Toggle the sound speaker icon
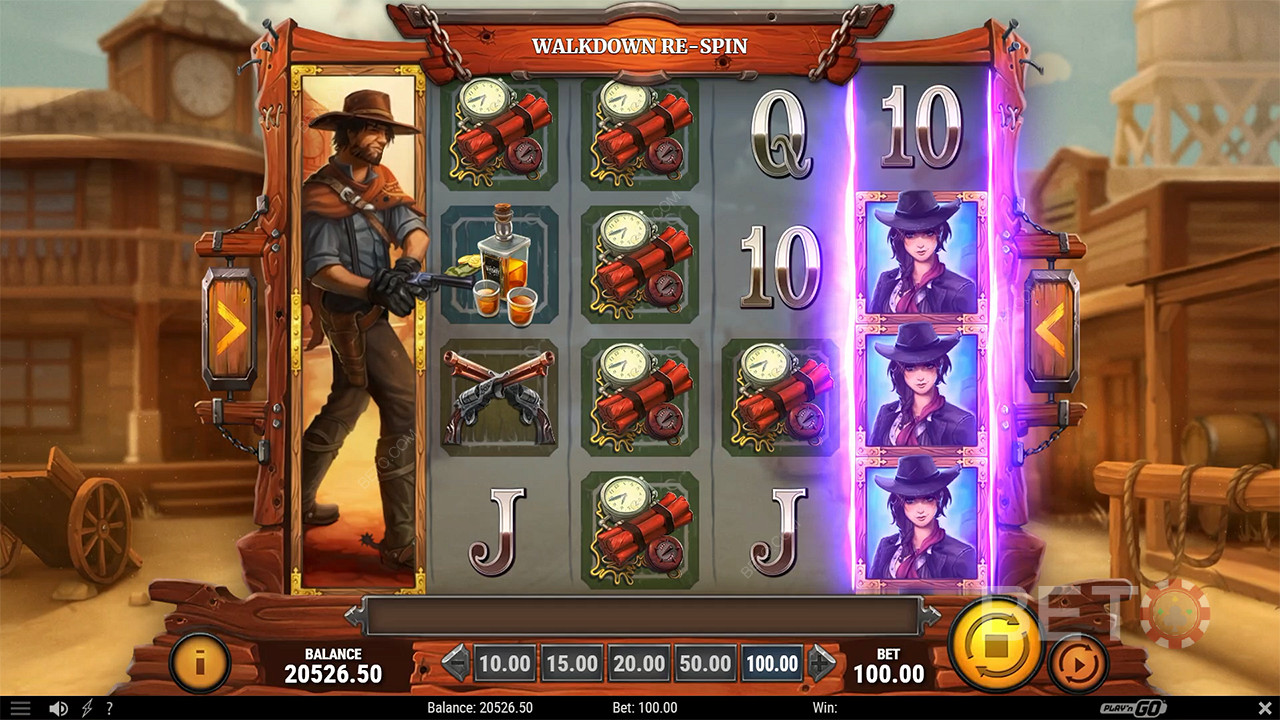 (x=59, y=708)
